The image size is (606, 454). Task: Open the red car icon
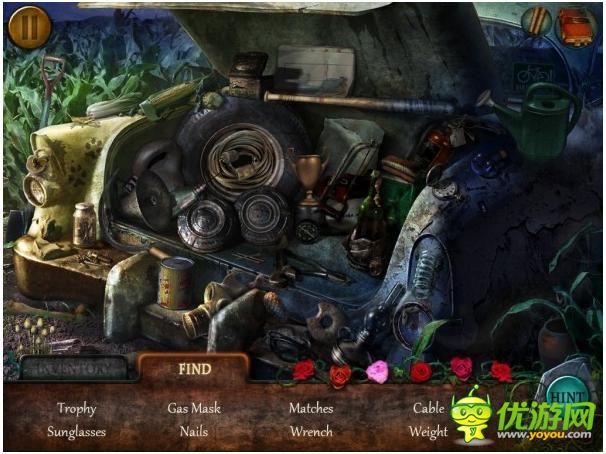(575, 24)
